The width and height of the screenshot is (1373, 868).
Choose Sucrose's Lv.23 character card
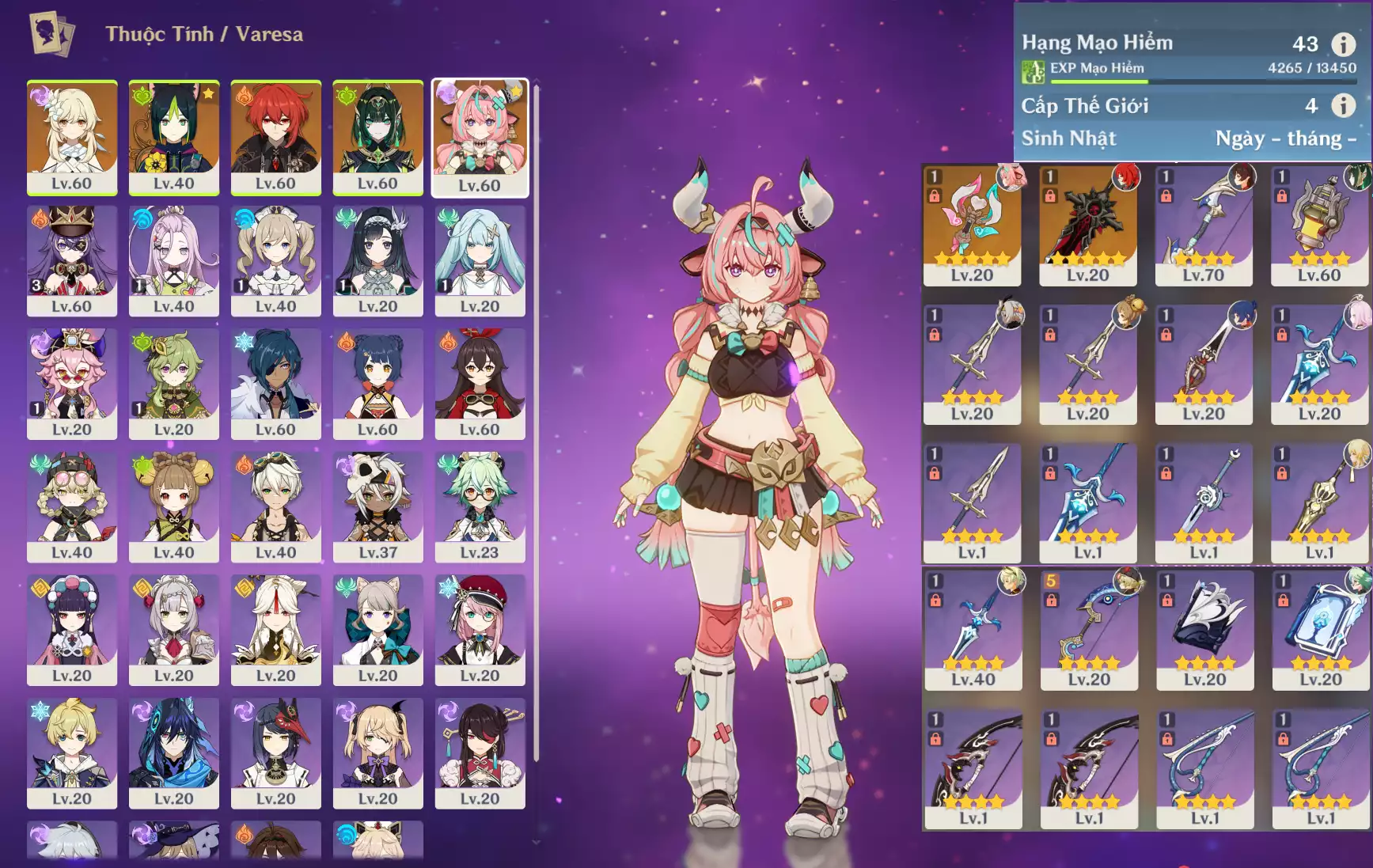point(480,506)
